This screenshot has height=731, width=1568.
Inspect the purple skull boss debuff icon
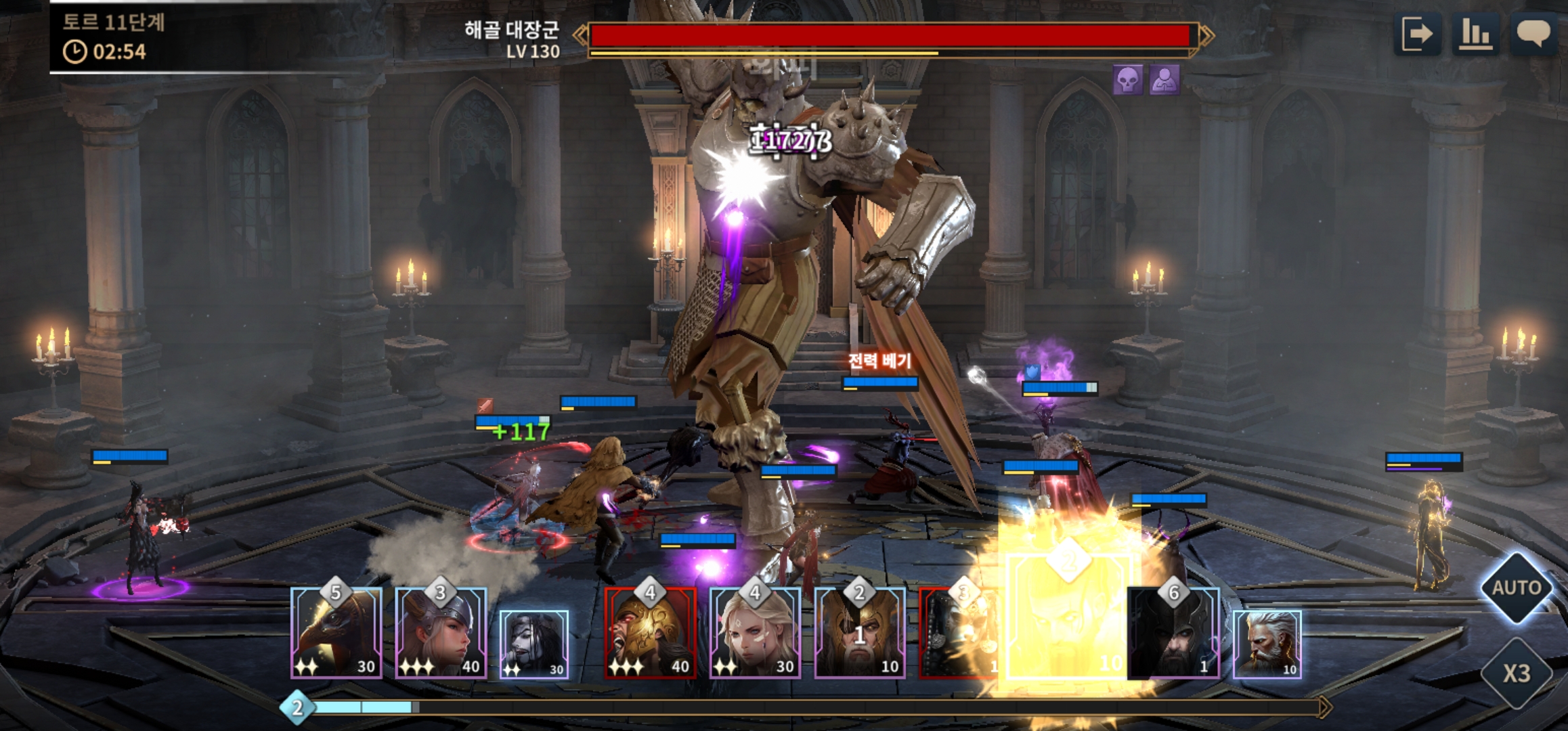tap(1128, 80)
